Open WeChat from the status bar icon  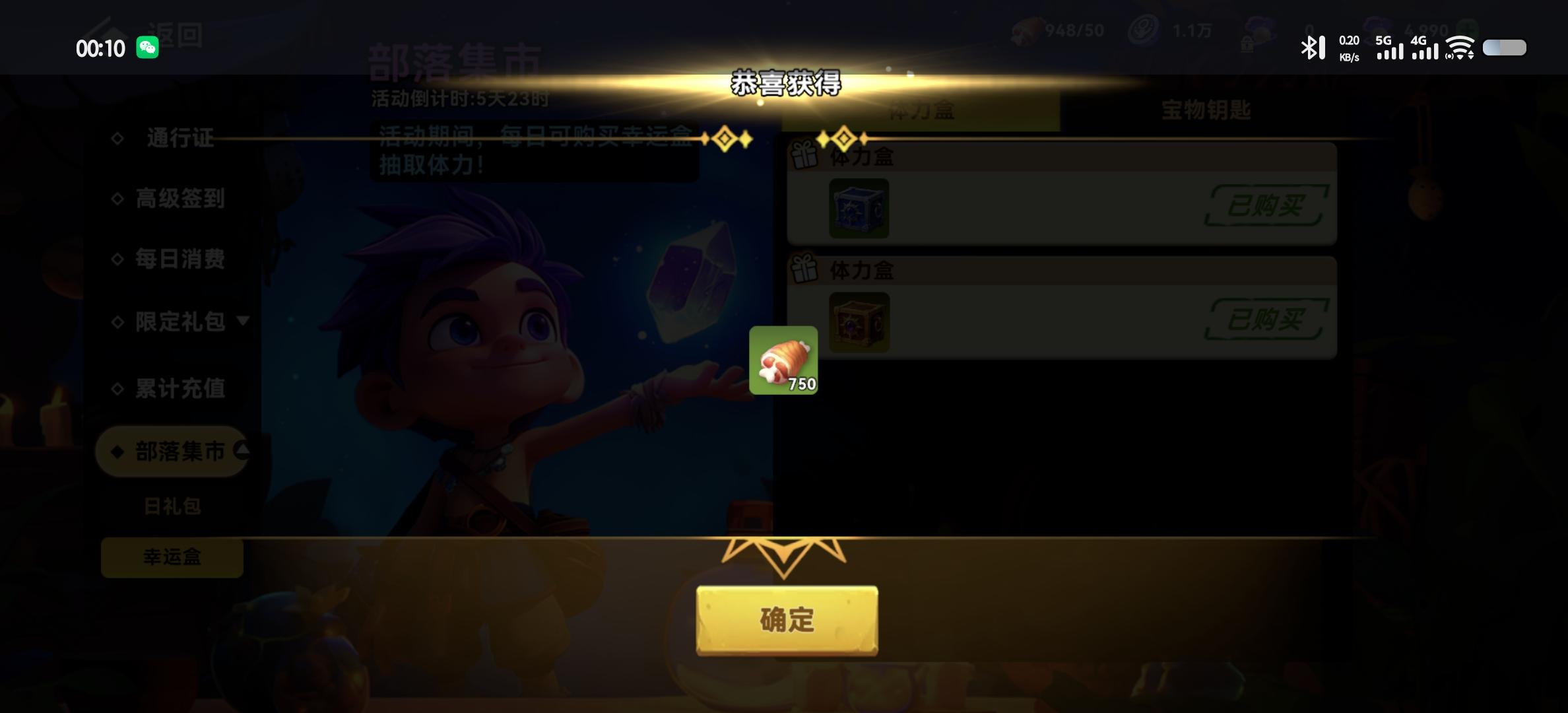click(x=148, y=48)
